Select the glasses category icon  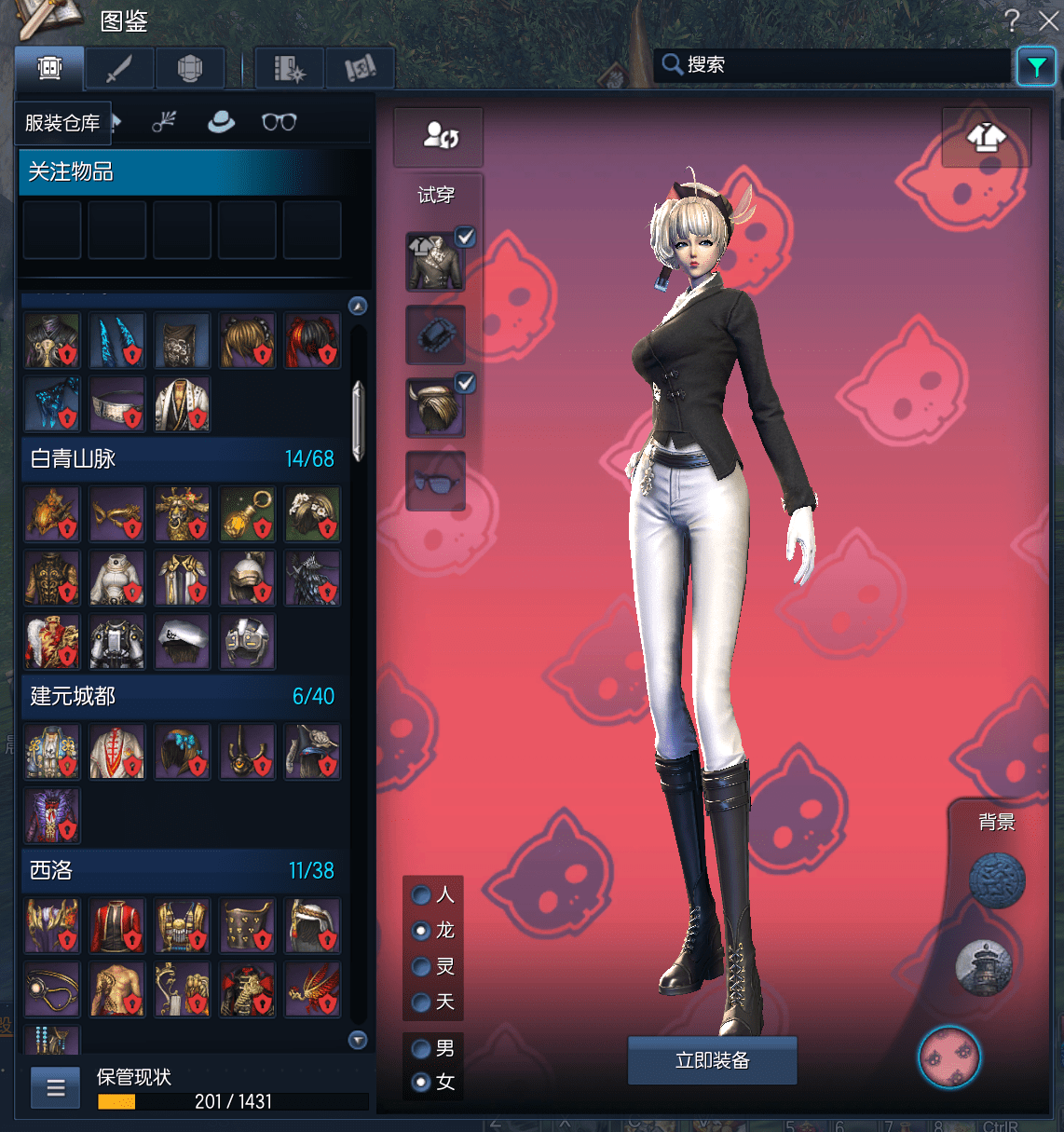279,122
